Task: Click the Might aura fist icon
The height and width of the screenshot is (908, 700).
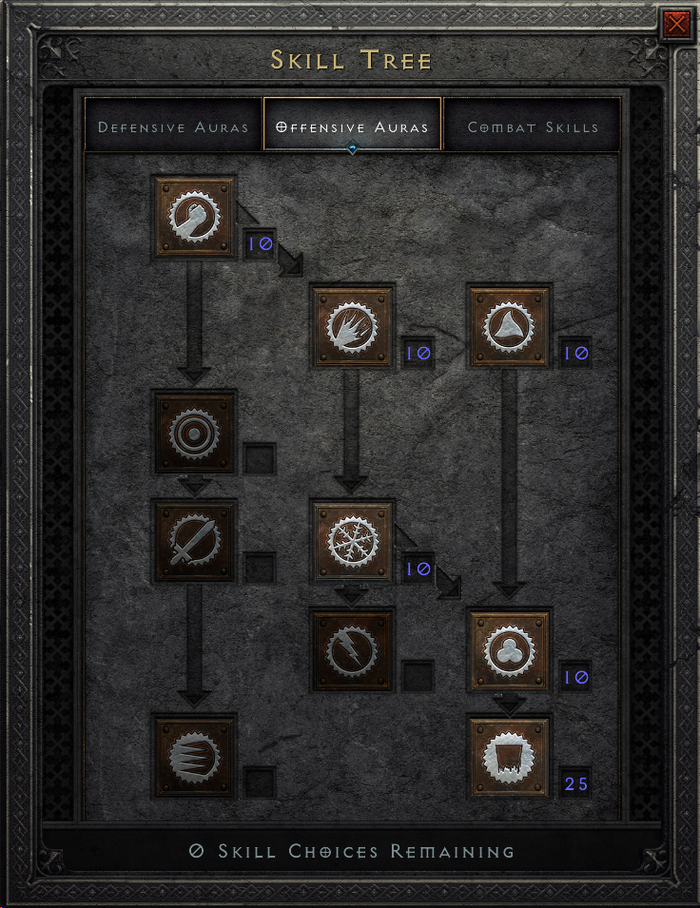Action: [194, 216]
